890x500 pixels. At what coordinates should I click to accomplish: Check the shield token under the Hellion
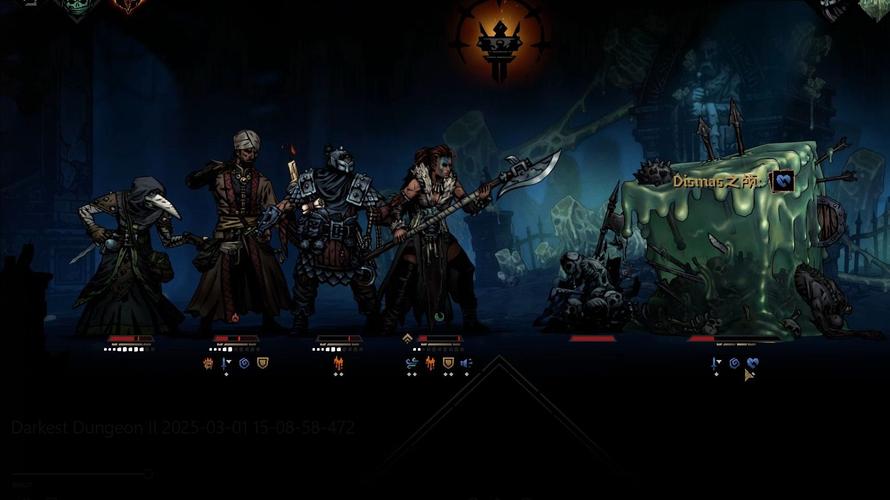pos(448,363)
